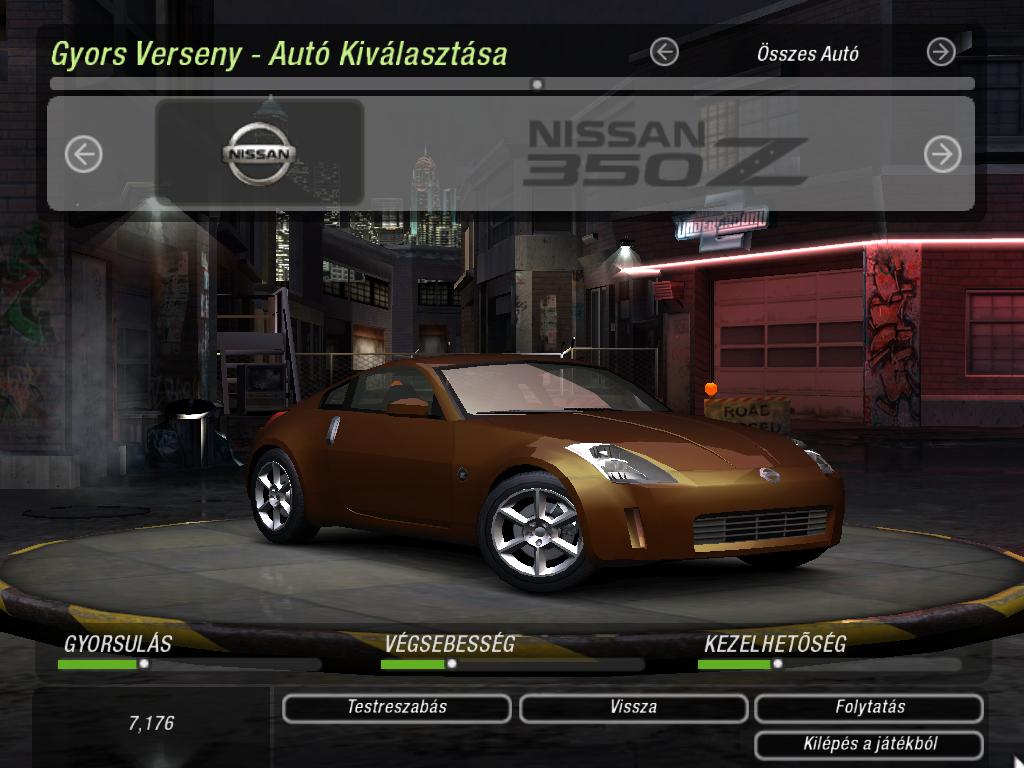Show the next car after Nissan 350Z
Viewport: 1024px width, 768px height.
click(x=942, y=154)
